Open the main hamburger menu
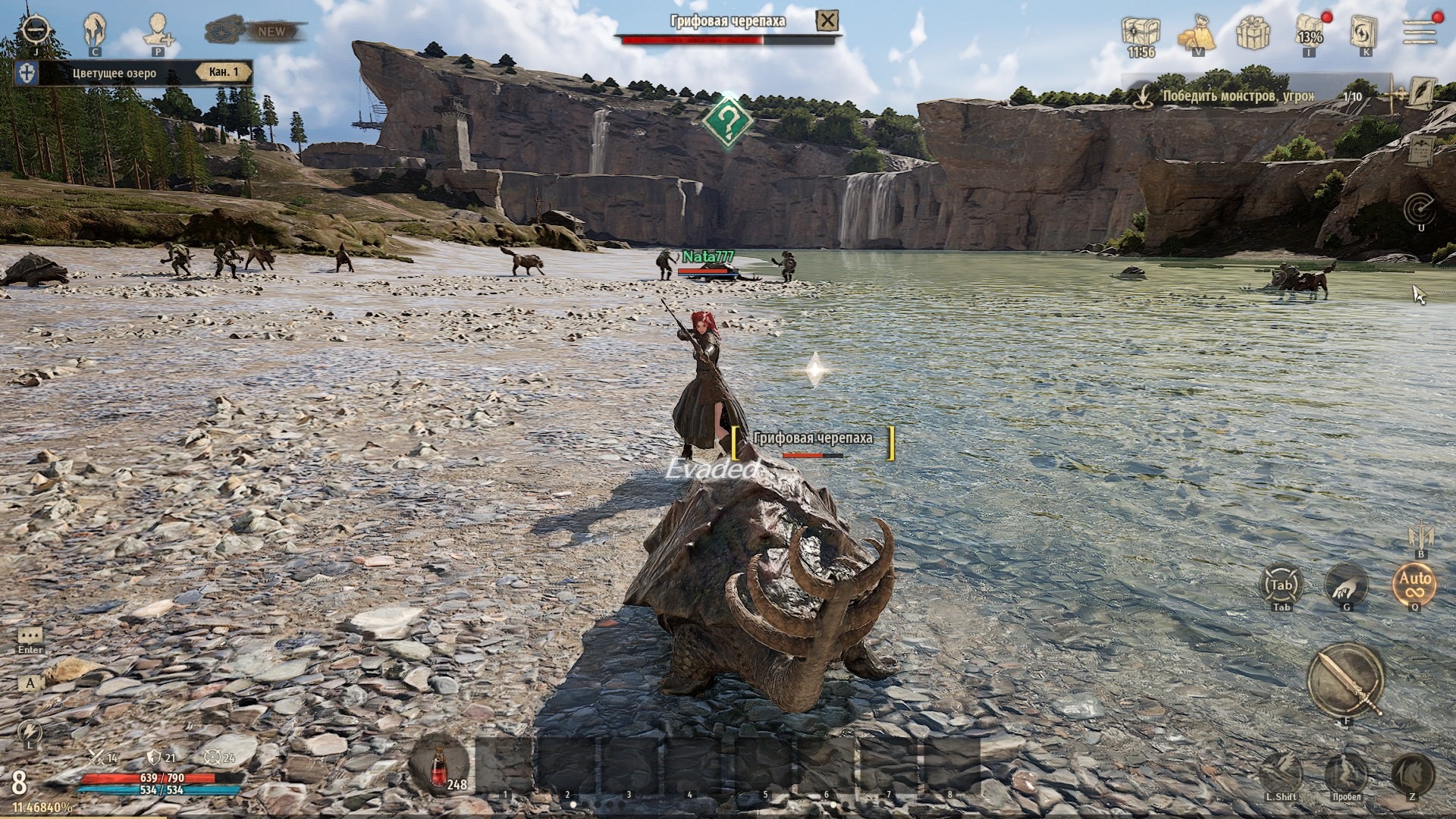This screenshot has height=819, width=1456. pos(1419,32)
